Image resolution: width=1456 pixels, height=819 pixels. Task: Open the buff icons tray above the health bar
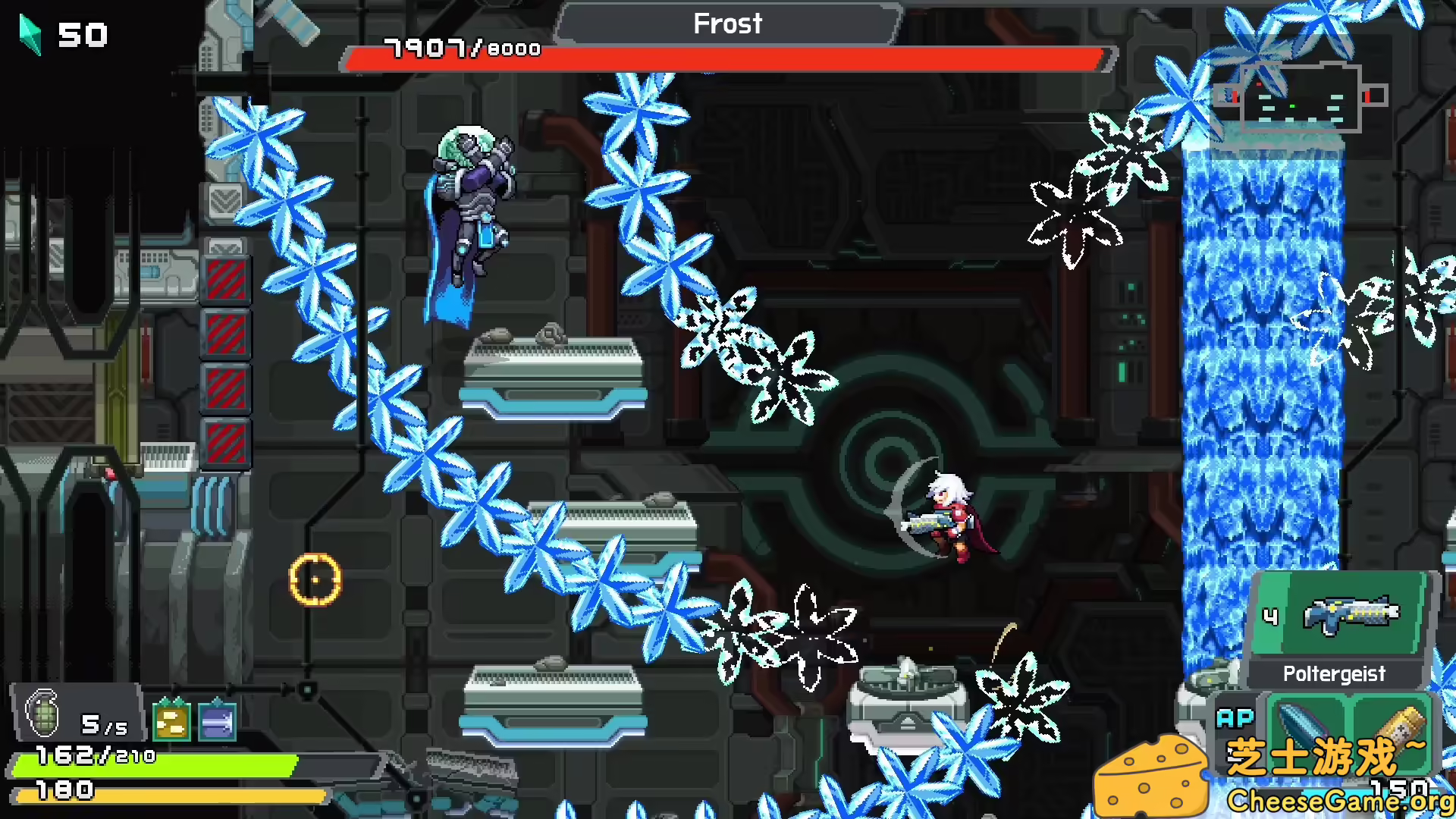pyautogui.click(x=193, y=722)
